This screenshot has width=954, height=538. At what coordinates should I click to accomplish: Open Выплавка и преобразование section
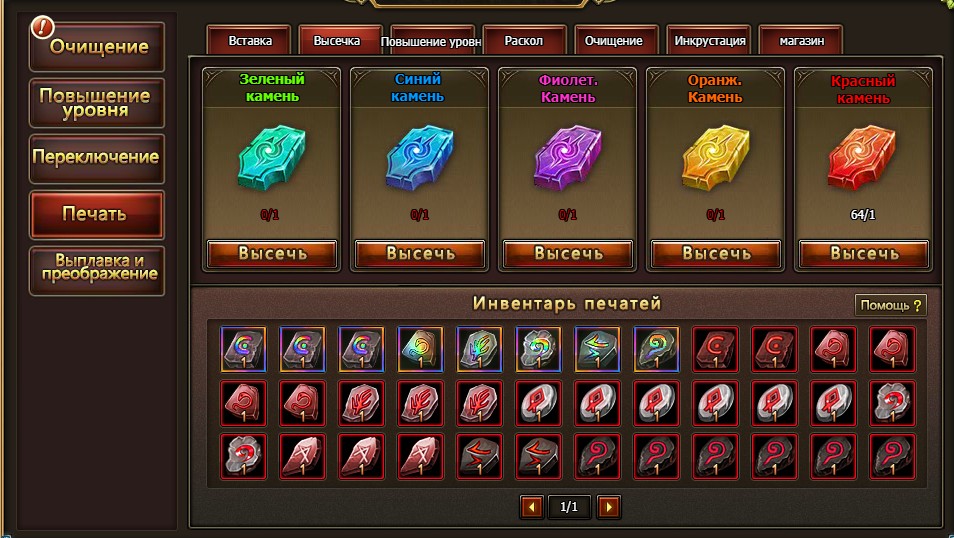96,269
